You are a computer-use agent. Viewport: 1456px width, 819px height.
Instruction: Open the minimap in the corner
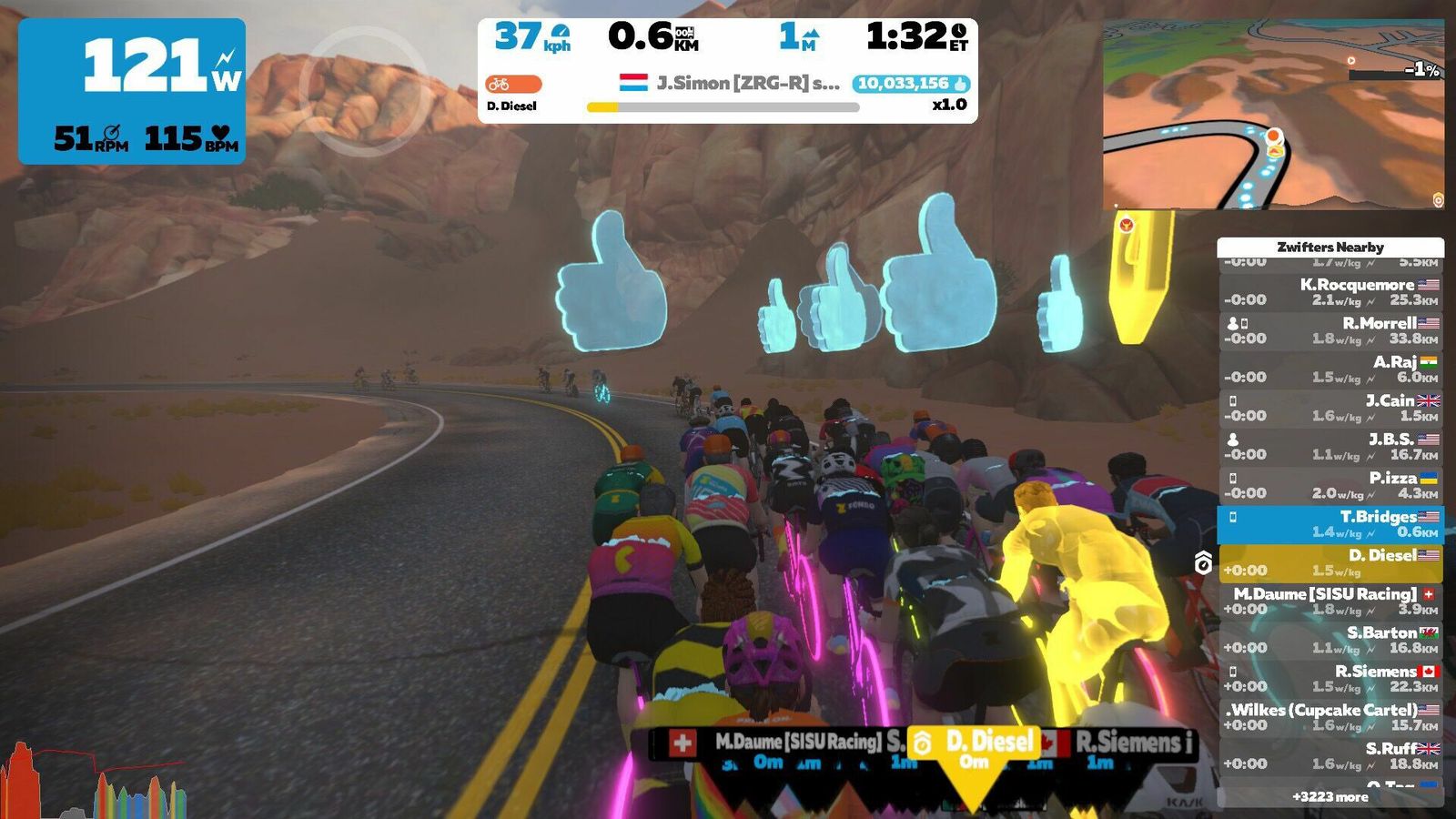1272,115
